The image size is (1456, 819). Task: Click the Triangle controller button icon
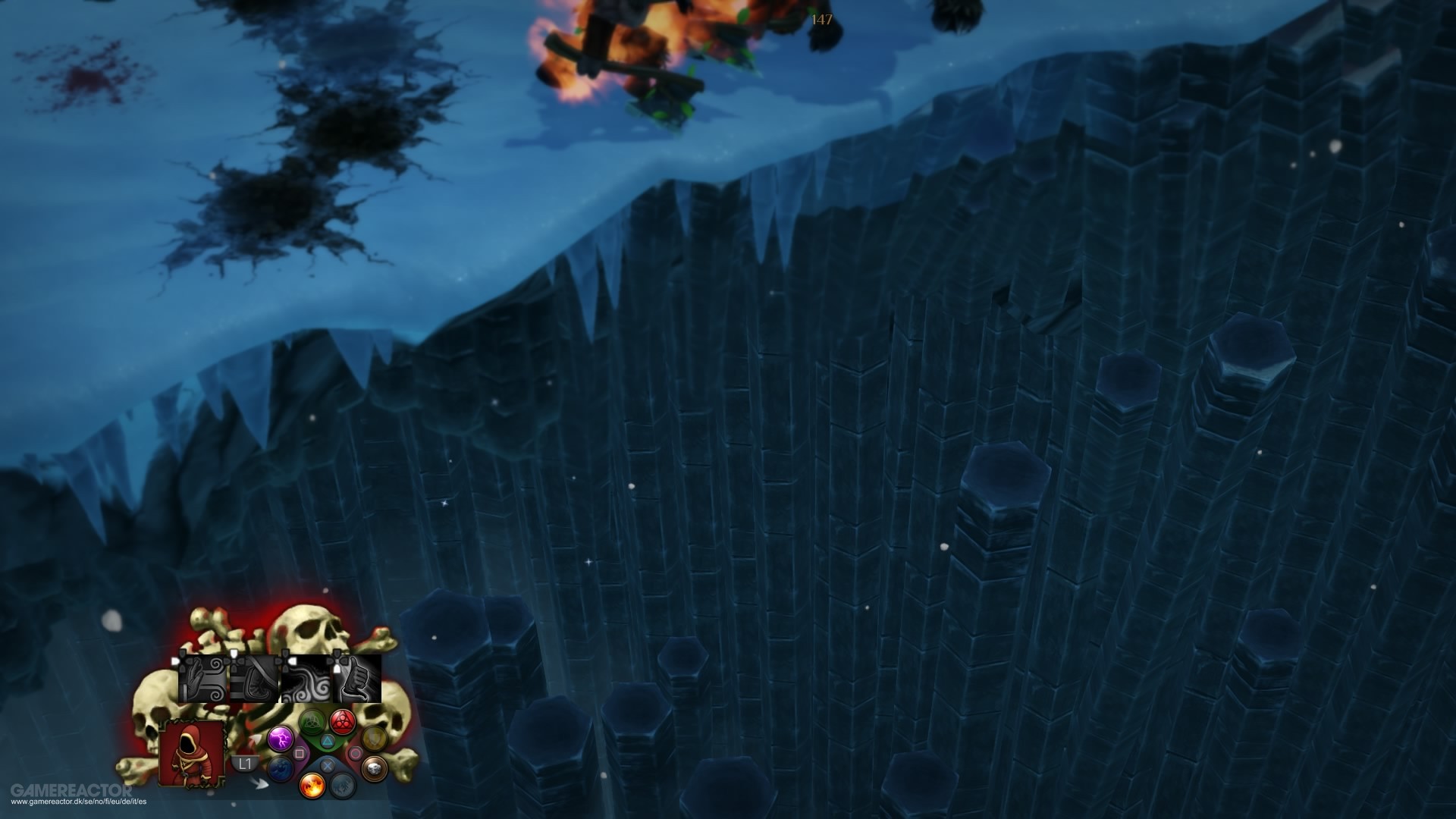tap(327, 742)
